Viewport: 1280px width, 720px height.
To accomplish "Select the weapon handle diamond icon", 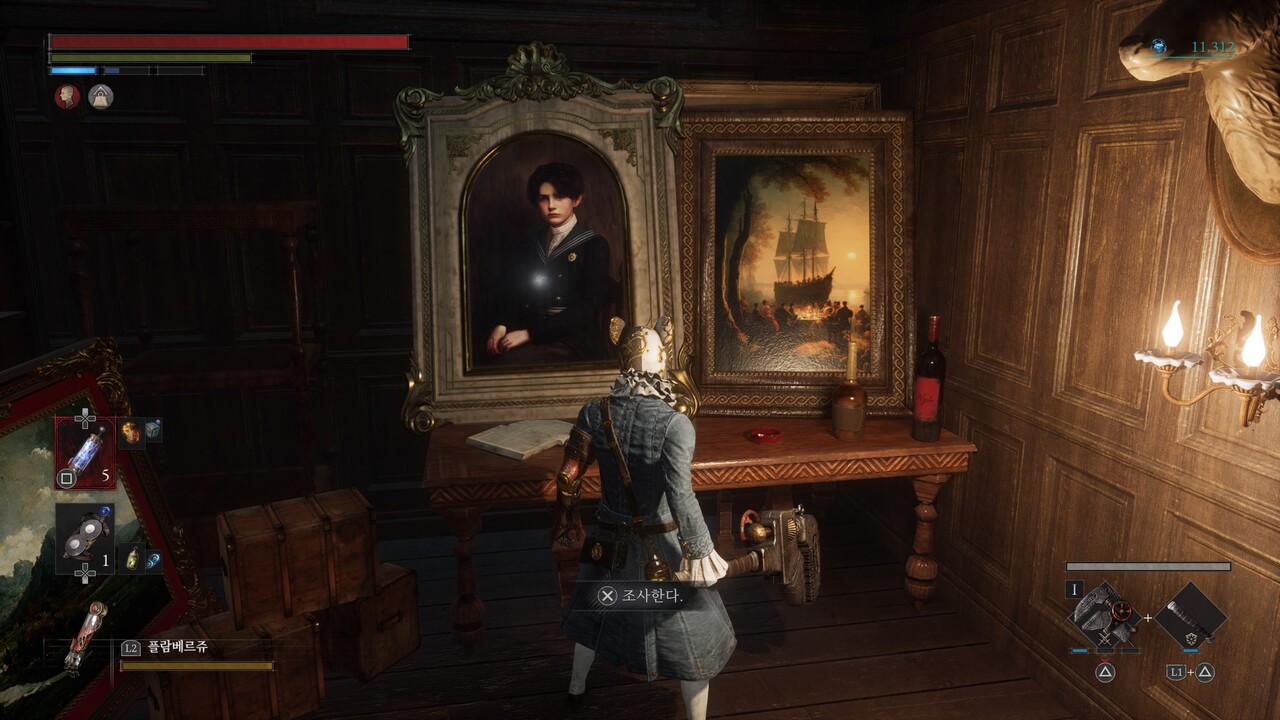I will [x=1191, y=617].
